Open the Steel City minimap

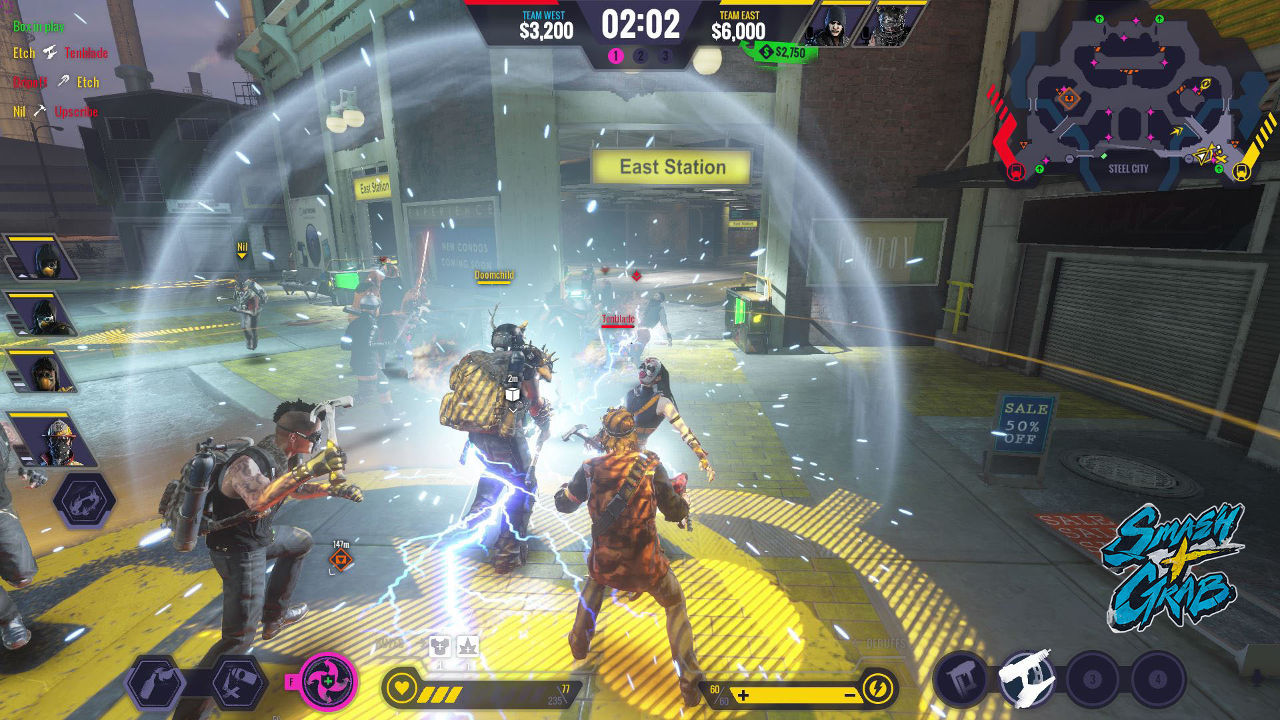(x=1130, y=95)
